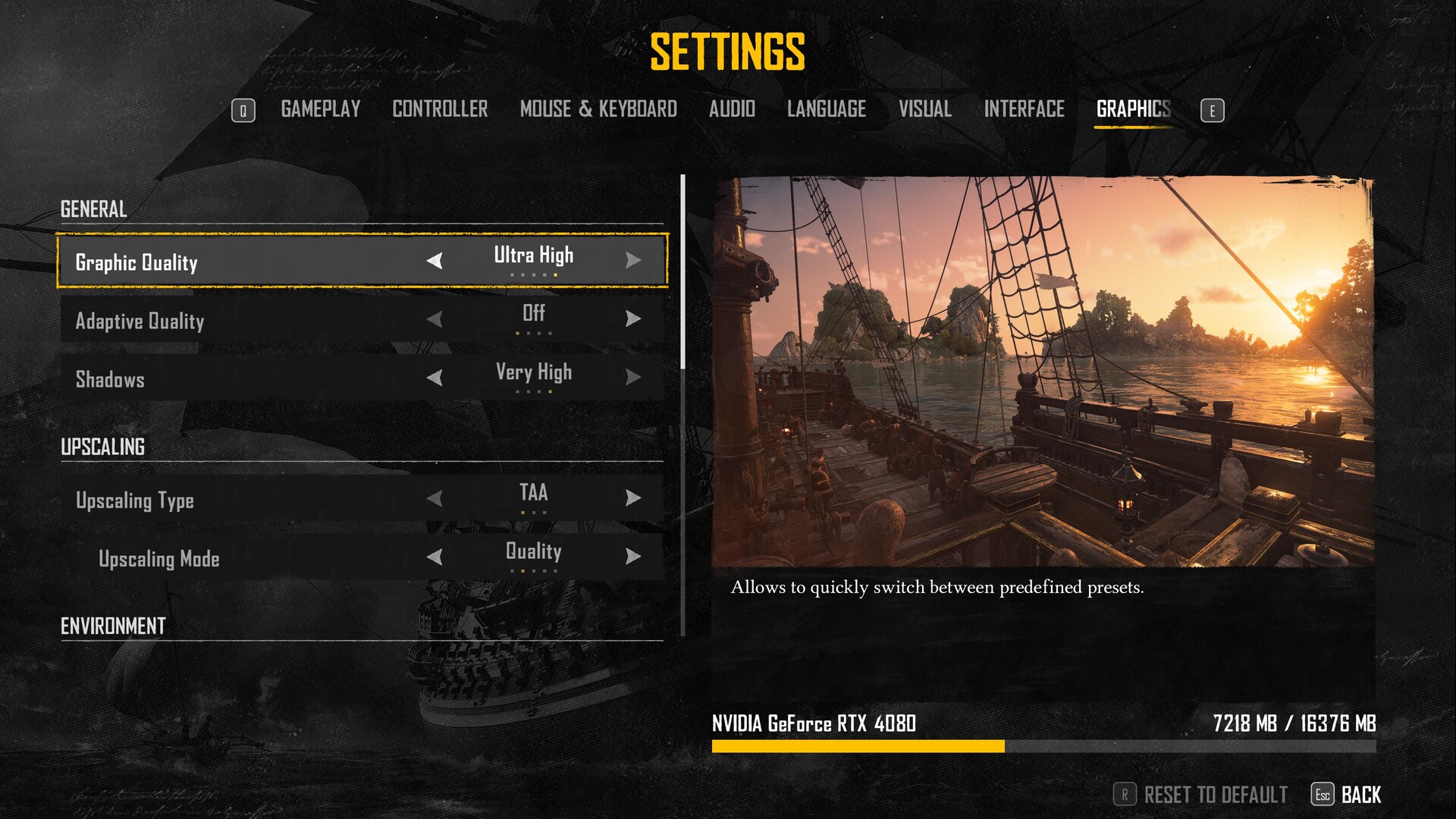Lower Graphic Quality with its left arrow

pyautogui.click(x=435, y=261)
